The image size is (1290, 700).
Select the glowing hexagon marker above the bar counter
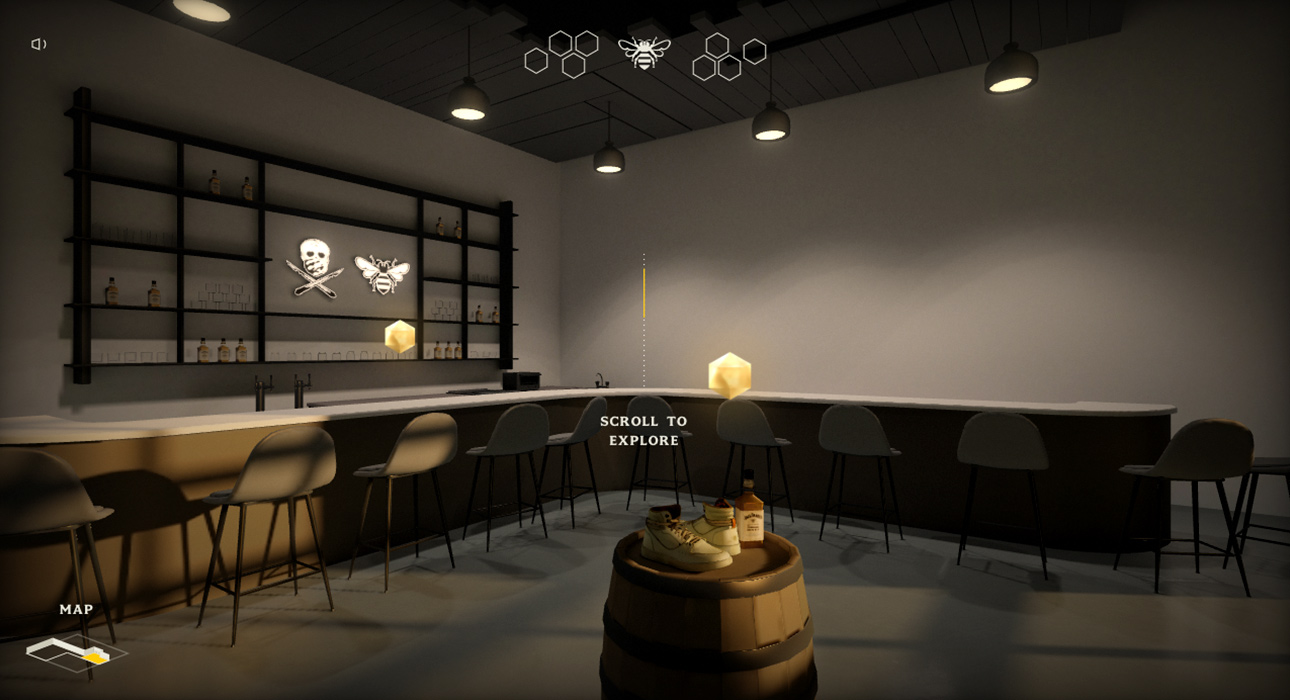[x=729, y=375]
